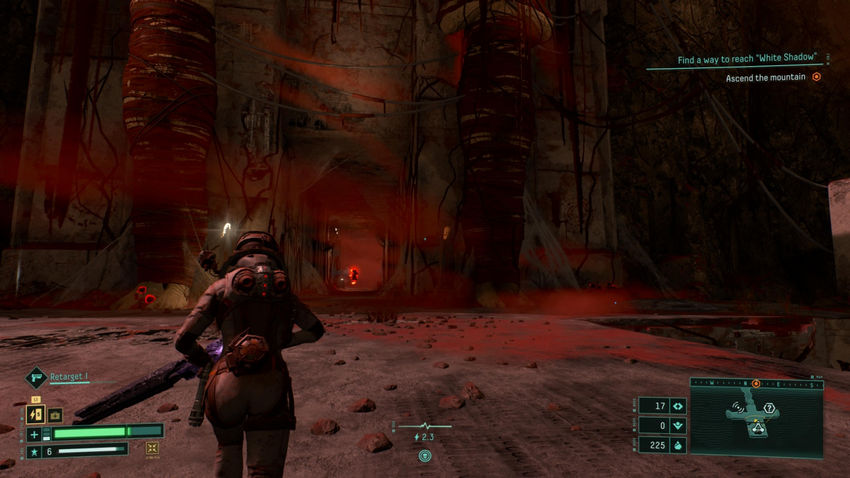Click the droplet resource icon beside 225
The image size is (850, 478).
[677, 445]
